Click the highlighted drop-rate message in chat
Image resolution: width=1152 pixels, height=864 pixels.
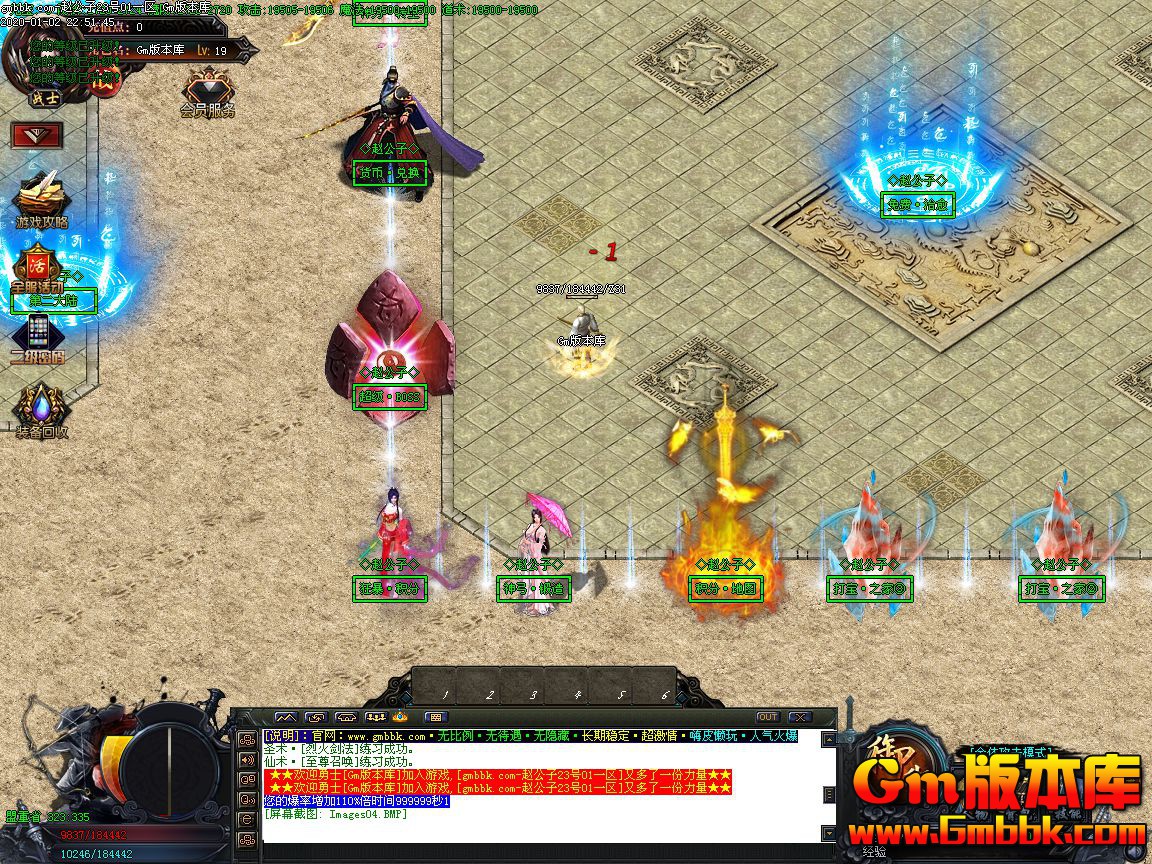pos(357,801)
